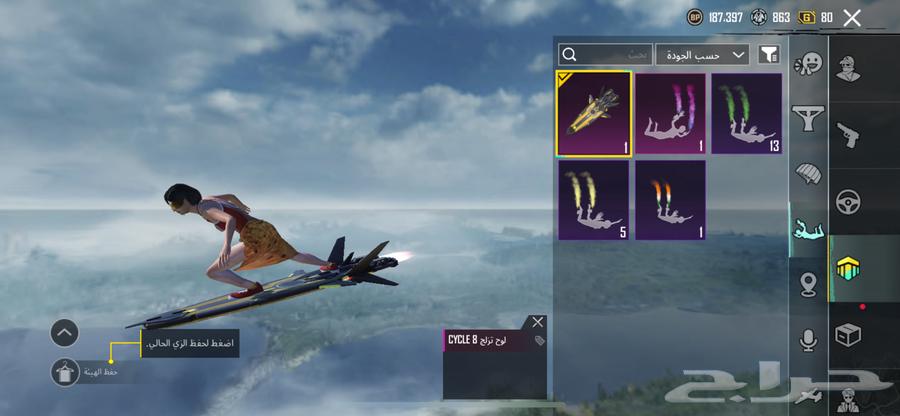The image size is (900, 416).
Task: Switch to the pistol weapons tab
Action: point(848,133)
